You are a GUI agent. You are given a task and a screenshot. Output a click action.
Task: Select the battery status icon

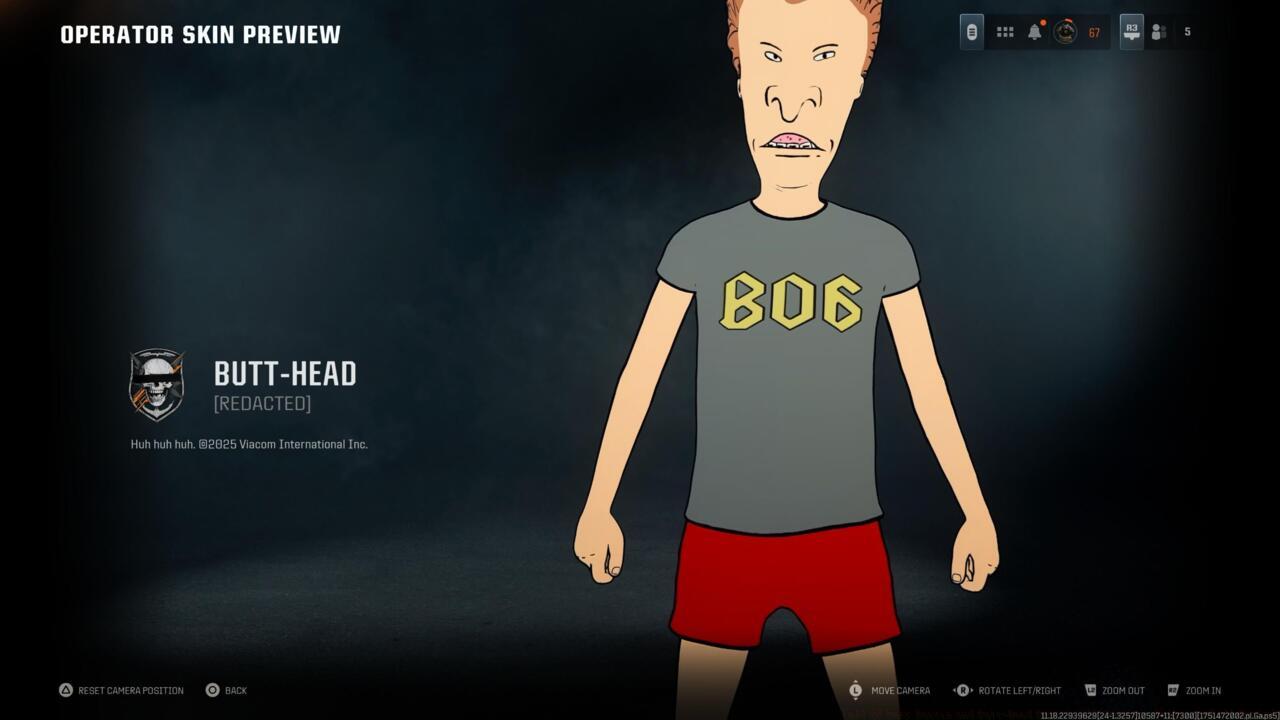tap(971, 31)
